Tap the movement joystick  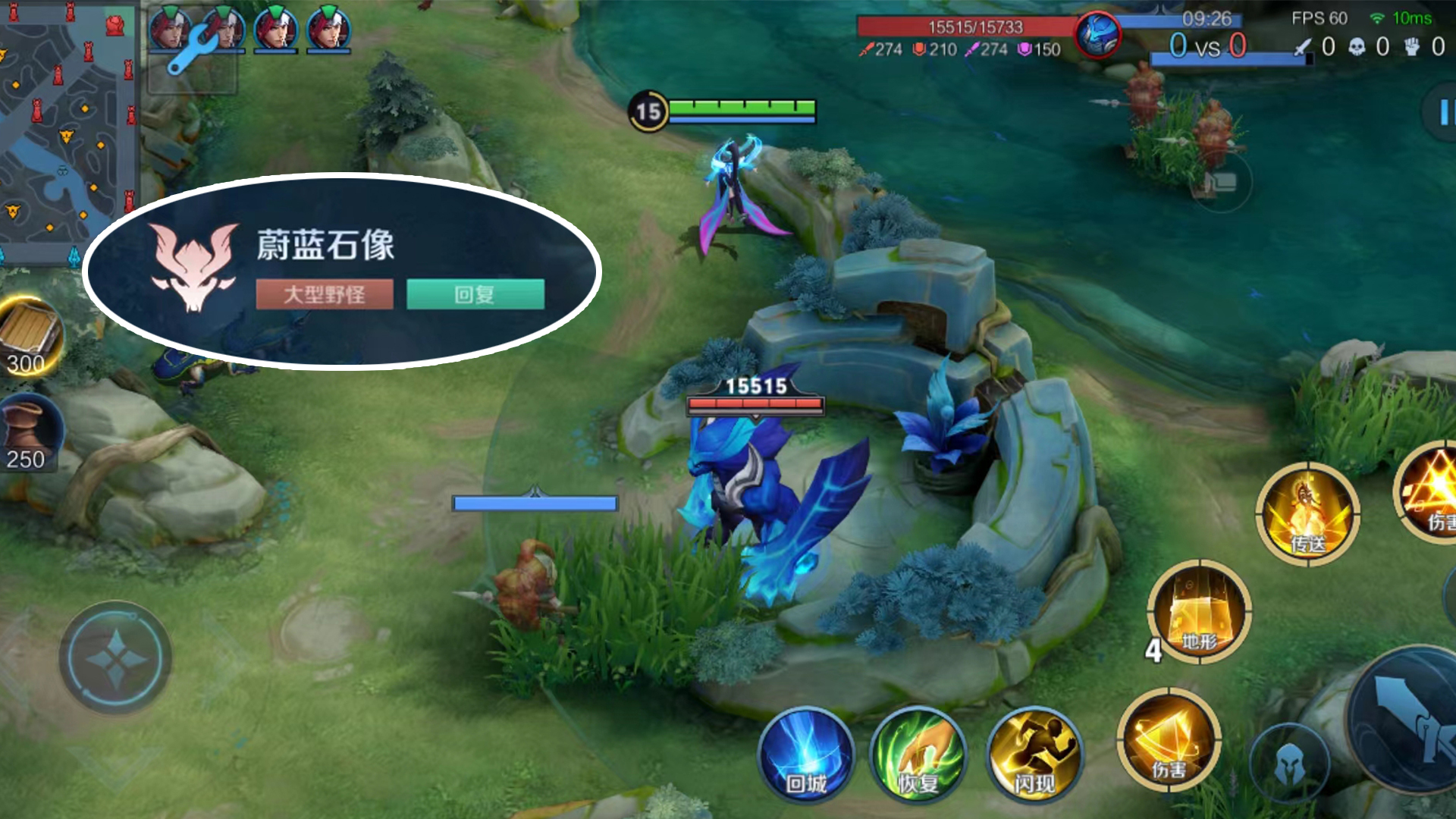[x=115, y=658]
